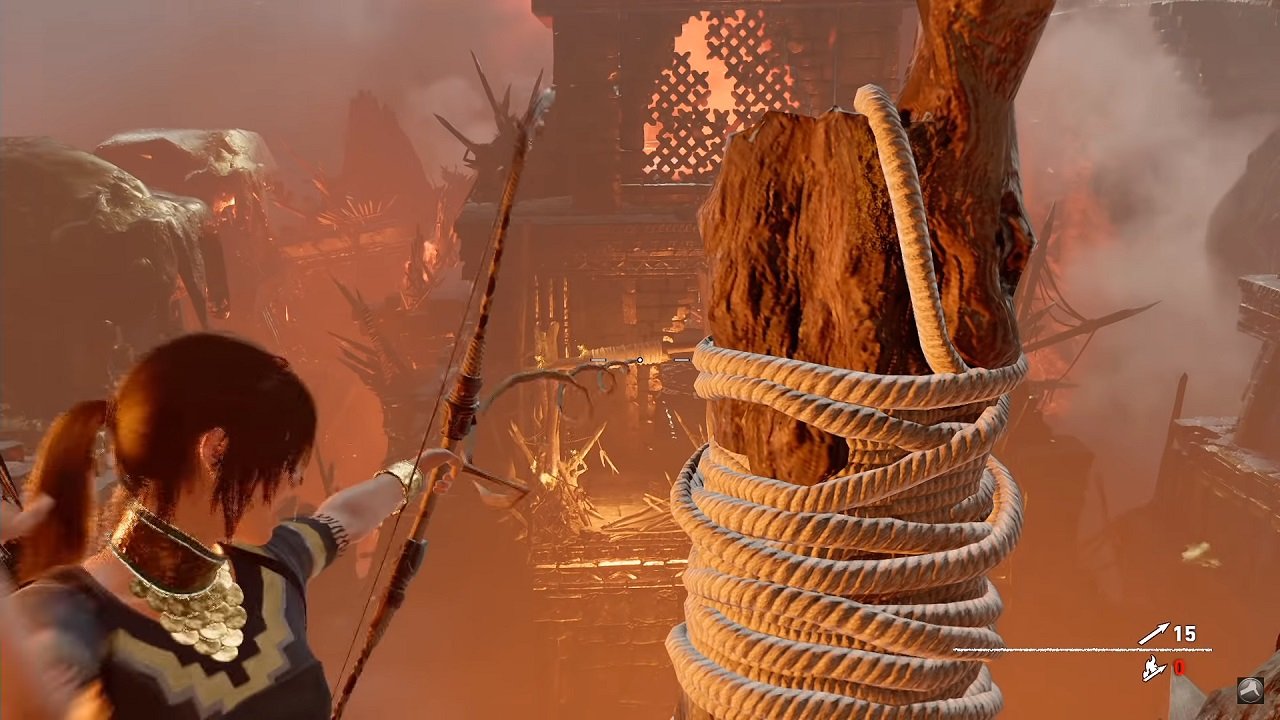Click the arrowhead tip of the HUD arrow icon
Screen dimensions: 1280x720
click(x=1166, y=626)
